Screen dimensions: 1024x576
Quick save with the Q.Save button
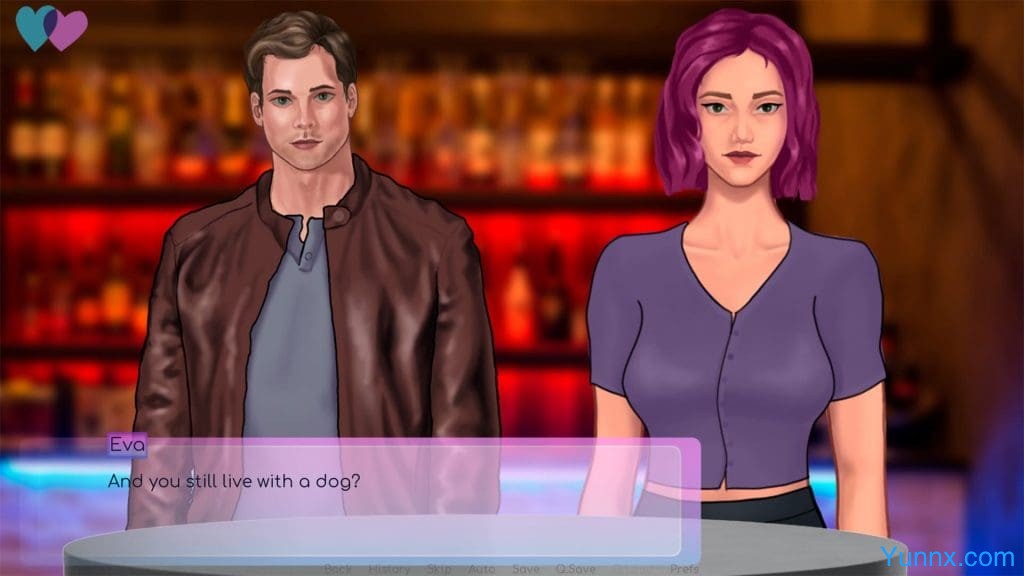tap(576, 569)
